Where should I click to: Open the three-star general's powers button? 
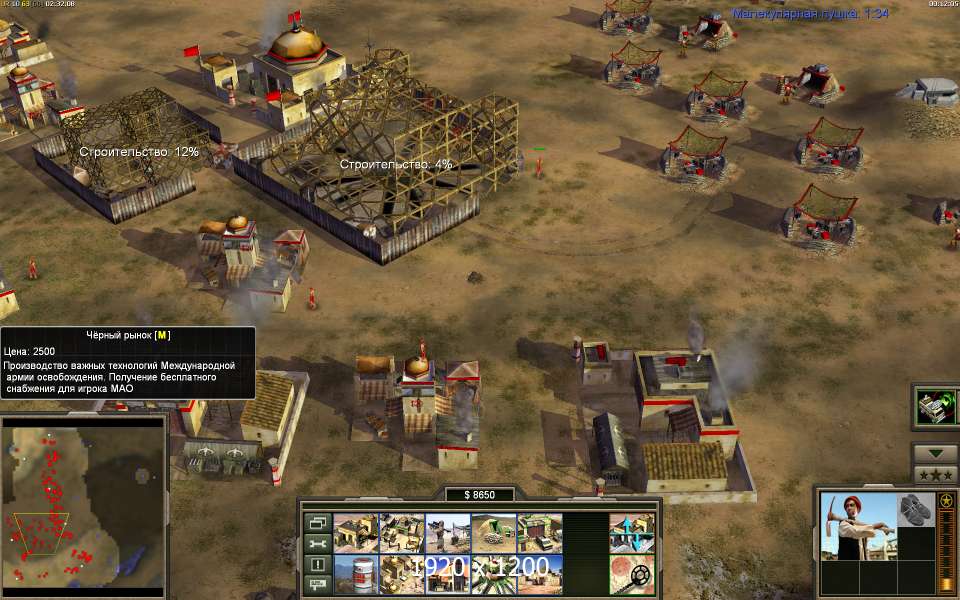935,473
